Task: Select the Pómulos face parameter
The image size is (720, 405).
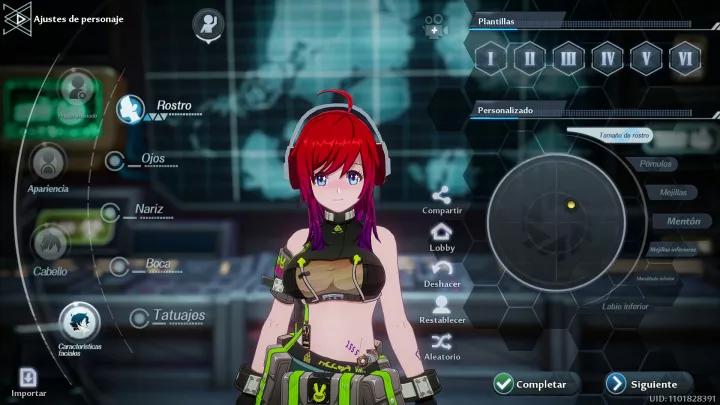Action: pos(655,164)
